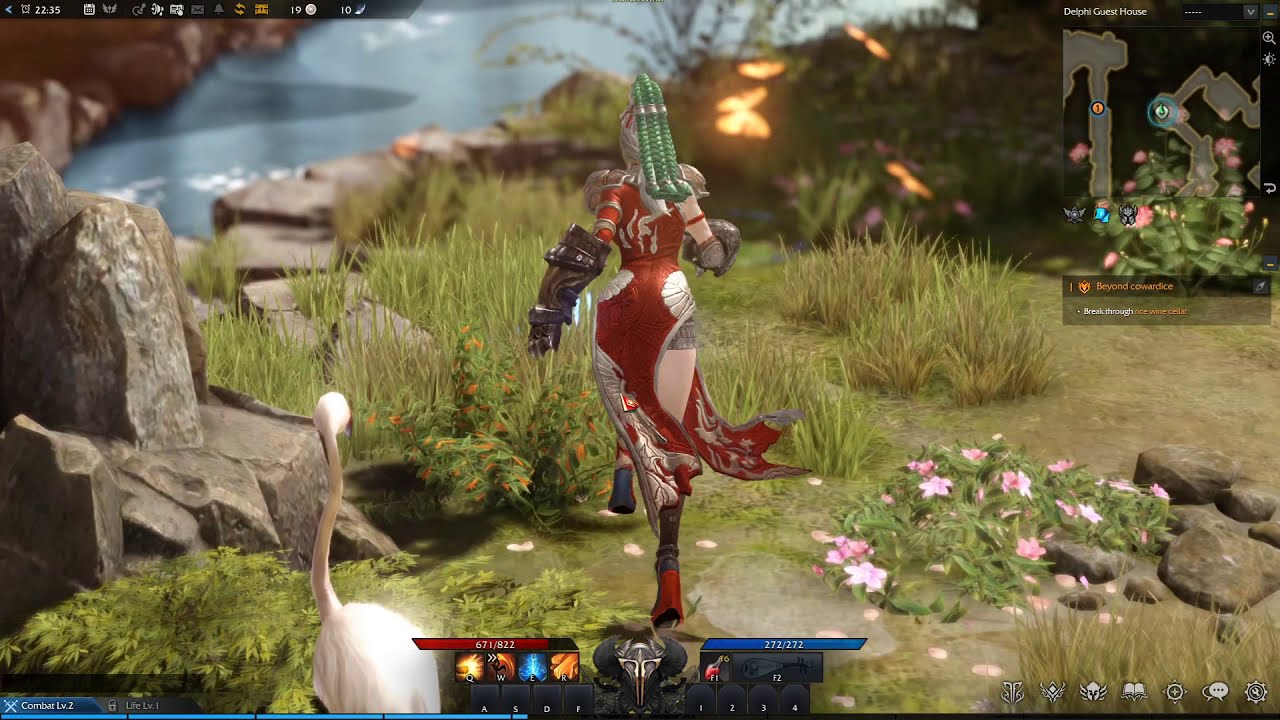1280x720 pixels.
Task: Open the guild winged-helmet icon
Action: (x=1093, y=691)
